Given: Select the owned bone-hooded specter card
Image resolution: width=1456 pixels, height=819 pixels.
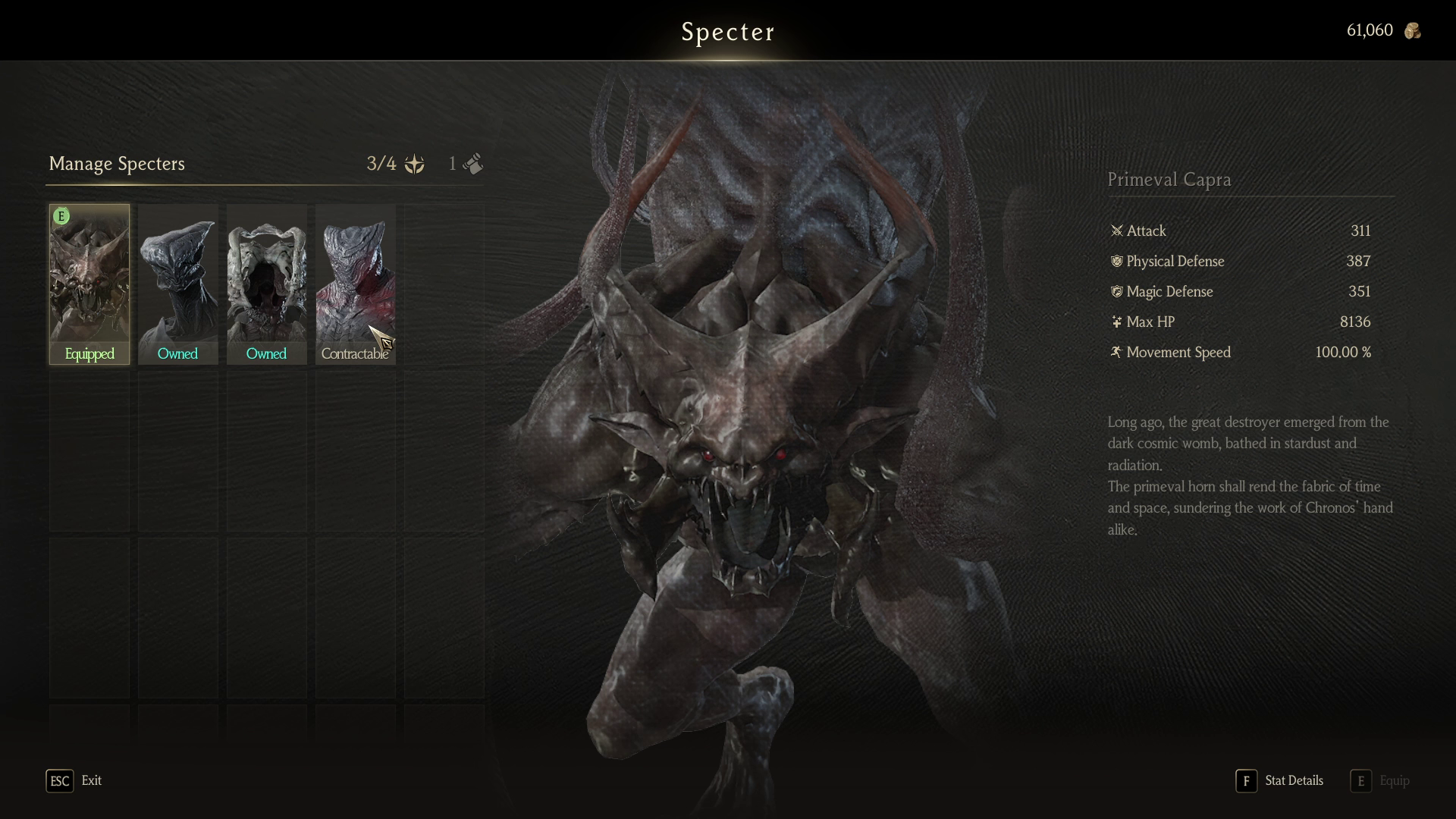Looking at the screenshot, I should (266, 284).
